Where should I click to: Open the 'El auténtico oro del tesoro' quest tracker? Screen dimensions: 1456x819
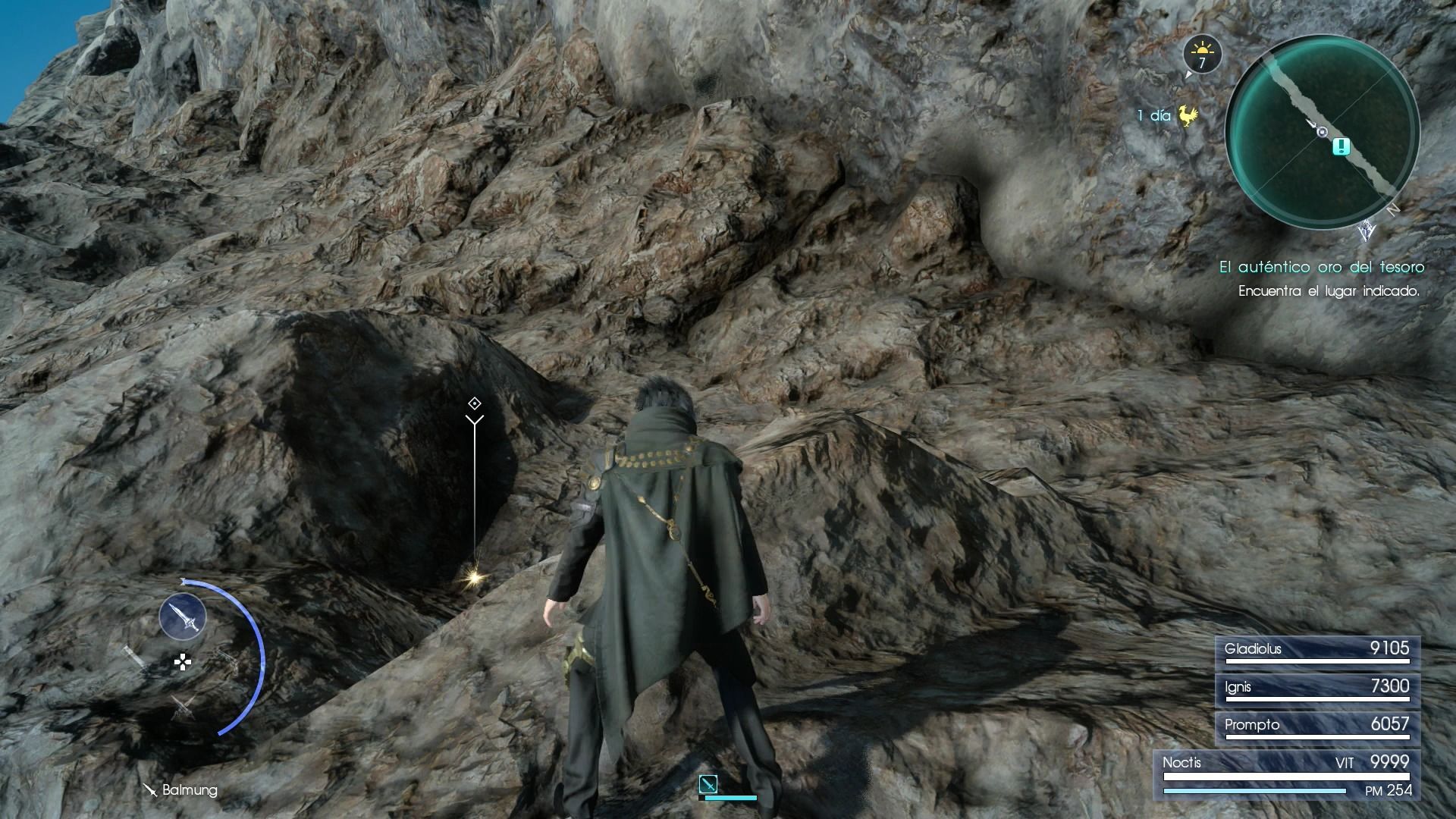pos(1321,267)
